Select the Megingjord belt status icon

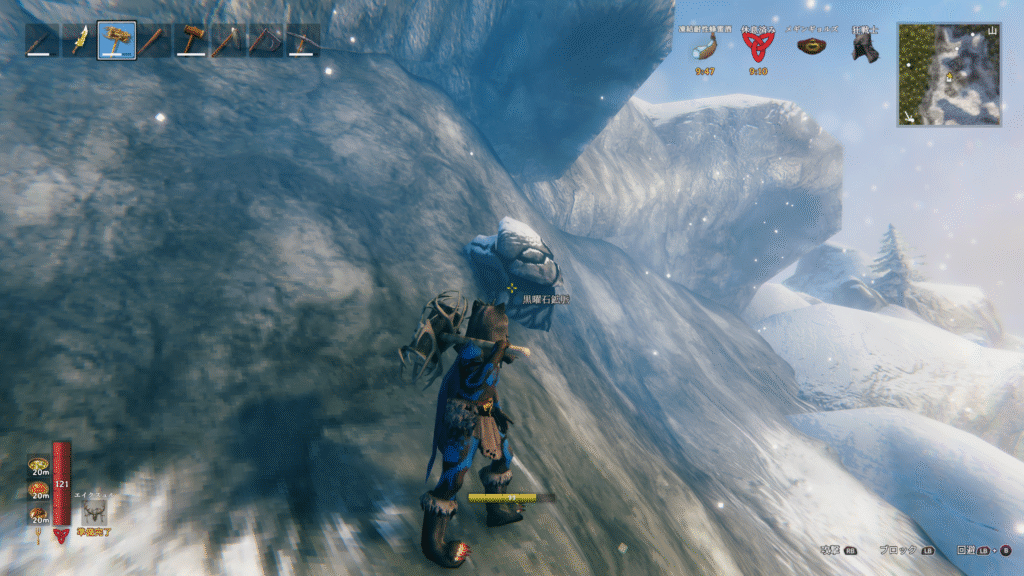coord(810,46)
